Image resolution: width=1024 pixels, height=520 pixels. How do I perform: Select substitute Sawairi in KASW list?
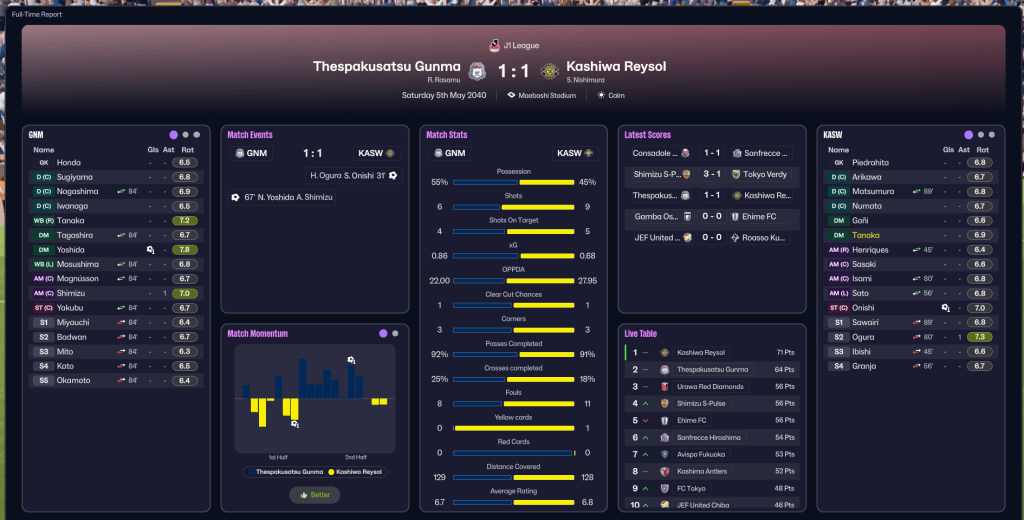click(x=867, y=322)
